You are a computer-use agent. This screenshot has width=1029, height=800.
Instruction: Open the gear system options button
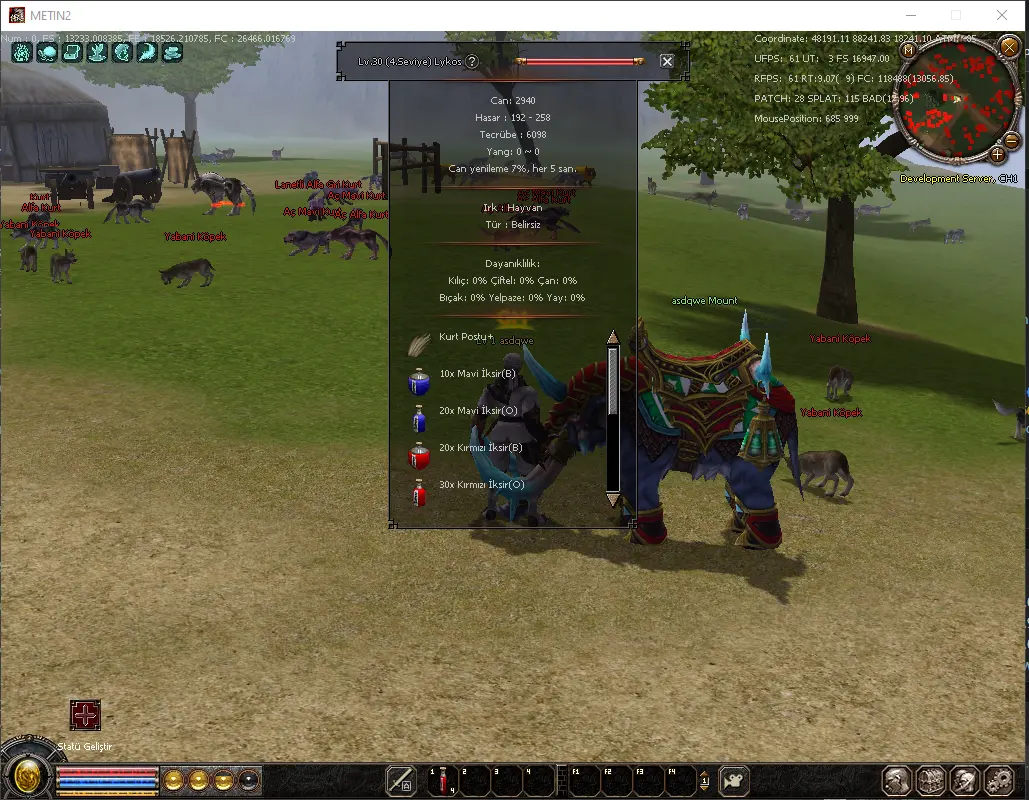coord(999,780)
